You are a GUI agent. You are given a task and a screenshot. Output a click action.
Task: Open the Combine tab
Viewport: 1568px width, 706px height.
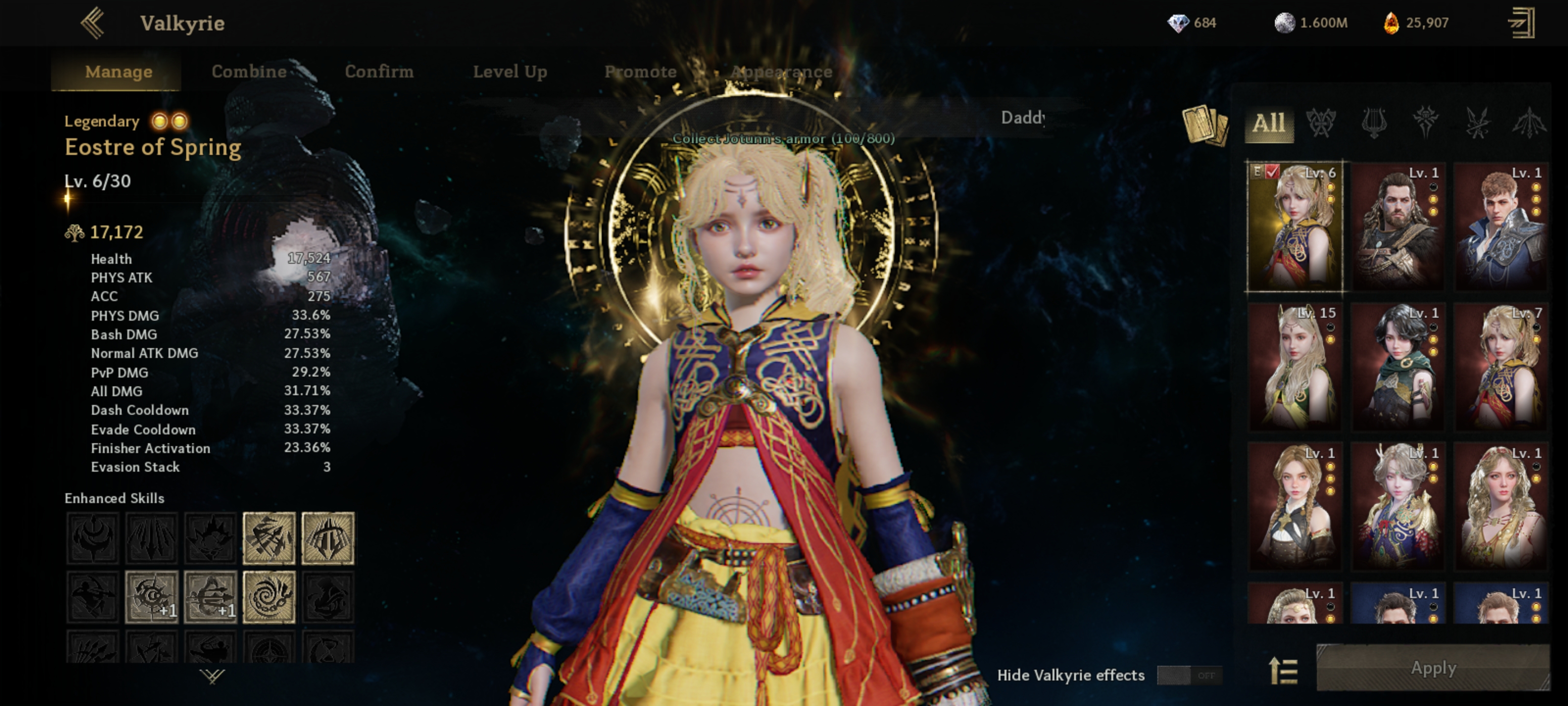tap(249, 71)
